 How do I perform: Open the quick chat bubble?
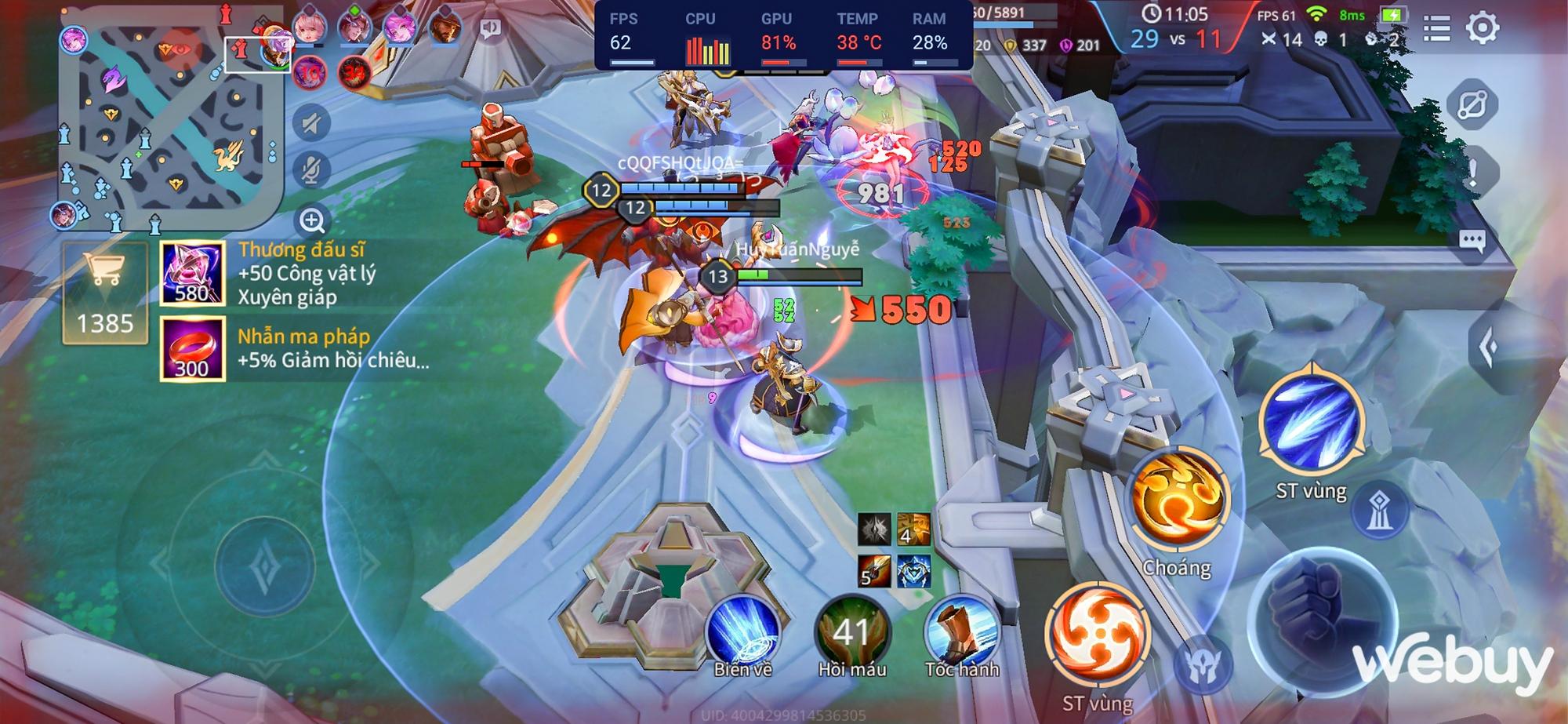[1472, 241]
